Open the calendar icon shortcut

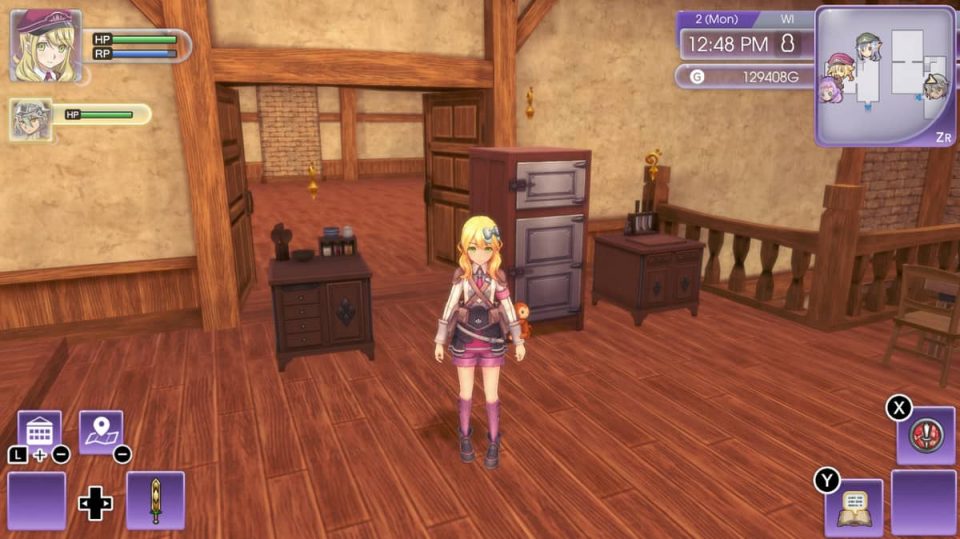click(39, 432)
